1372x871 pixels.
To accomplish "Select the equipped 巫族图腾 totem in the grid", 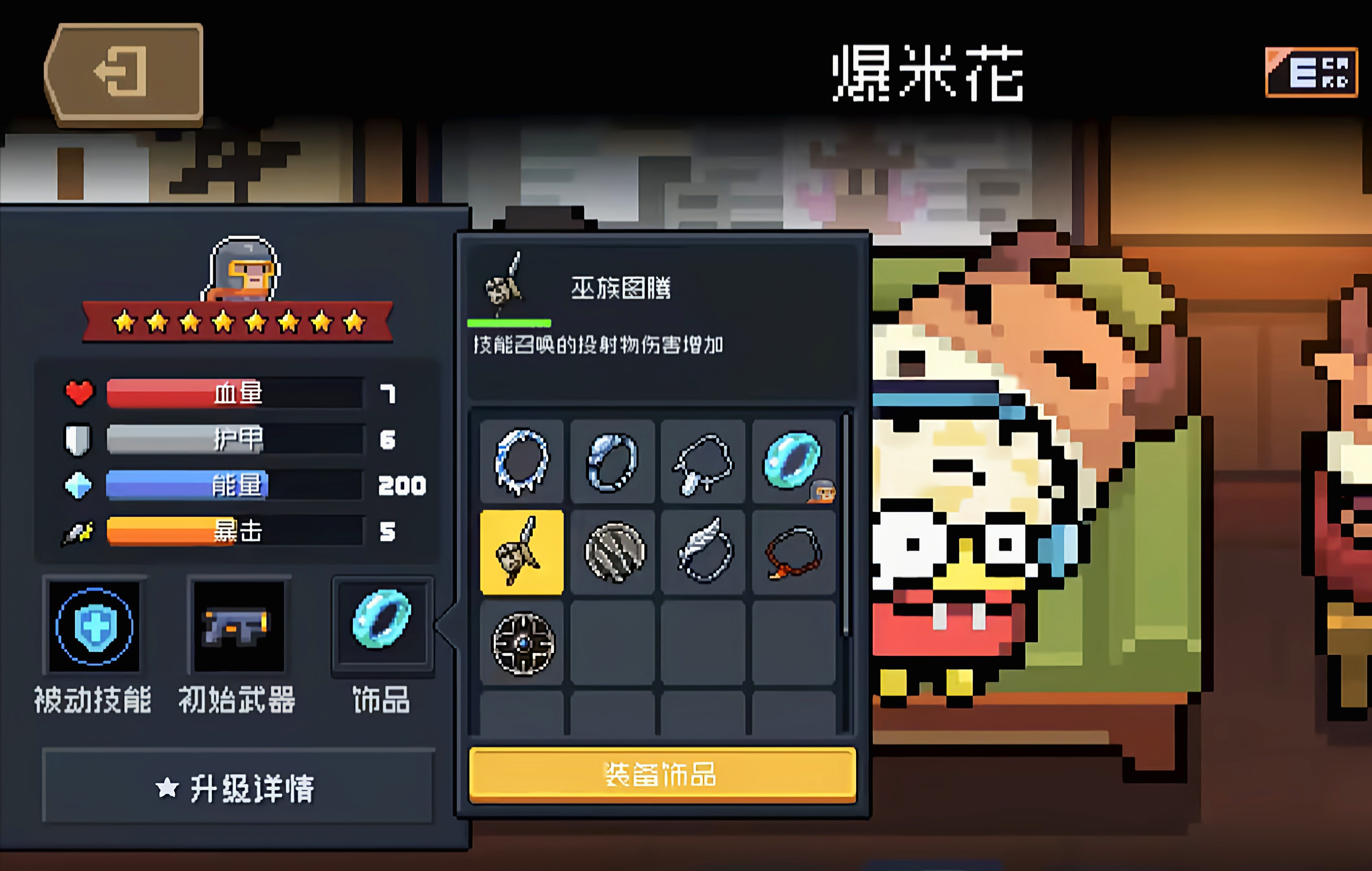I will pyautogui.click(x=522, y=551).
